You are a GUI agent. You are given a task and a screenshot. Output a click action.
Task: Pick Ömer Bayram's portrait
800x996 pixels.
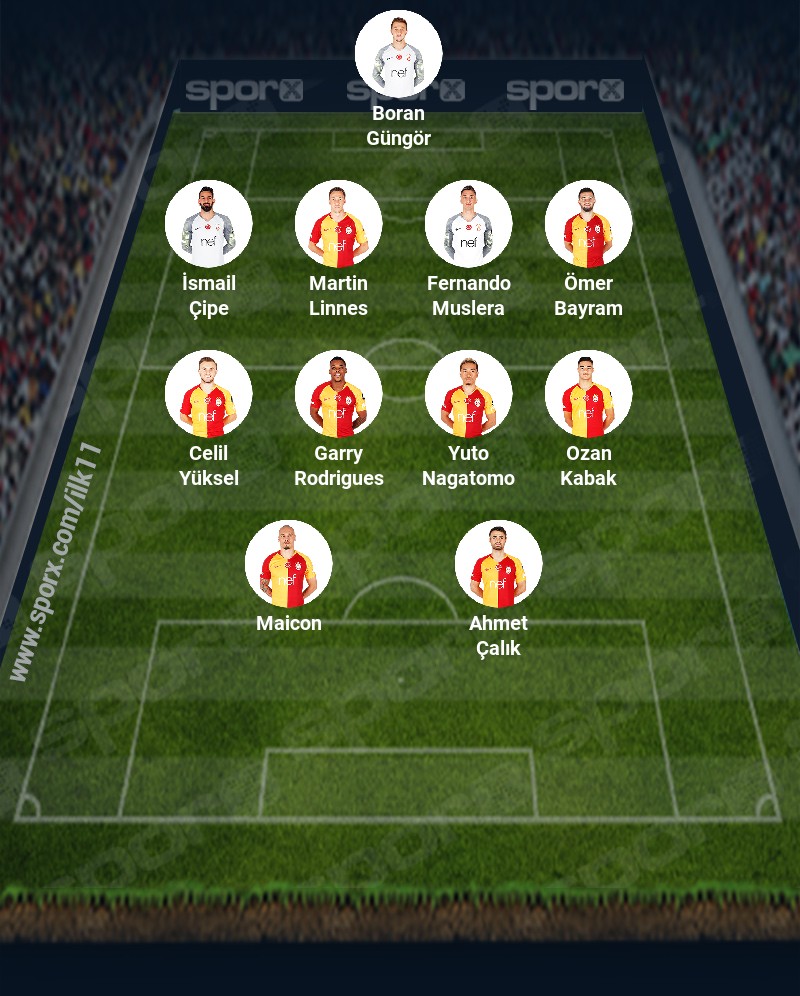(x=588, y=224)
